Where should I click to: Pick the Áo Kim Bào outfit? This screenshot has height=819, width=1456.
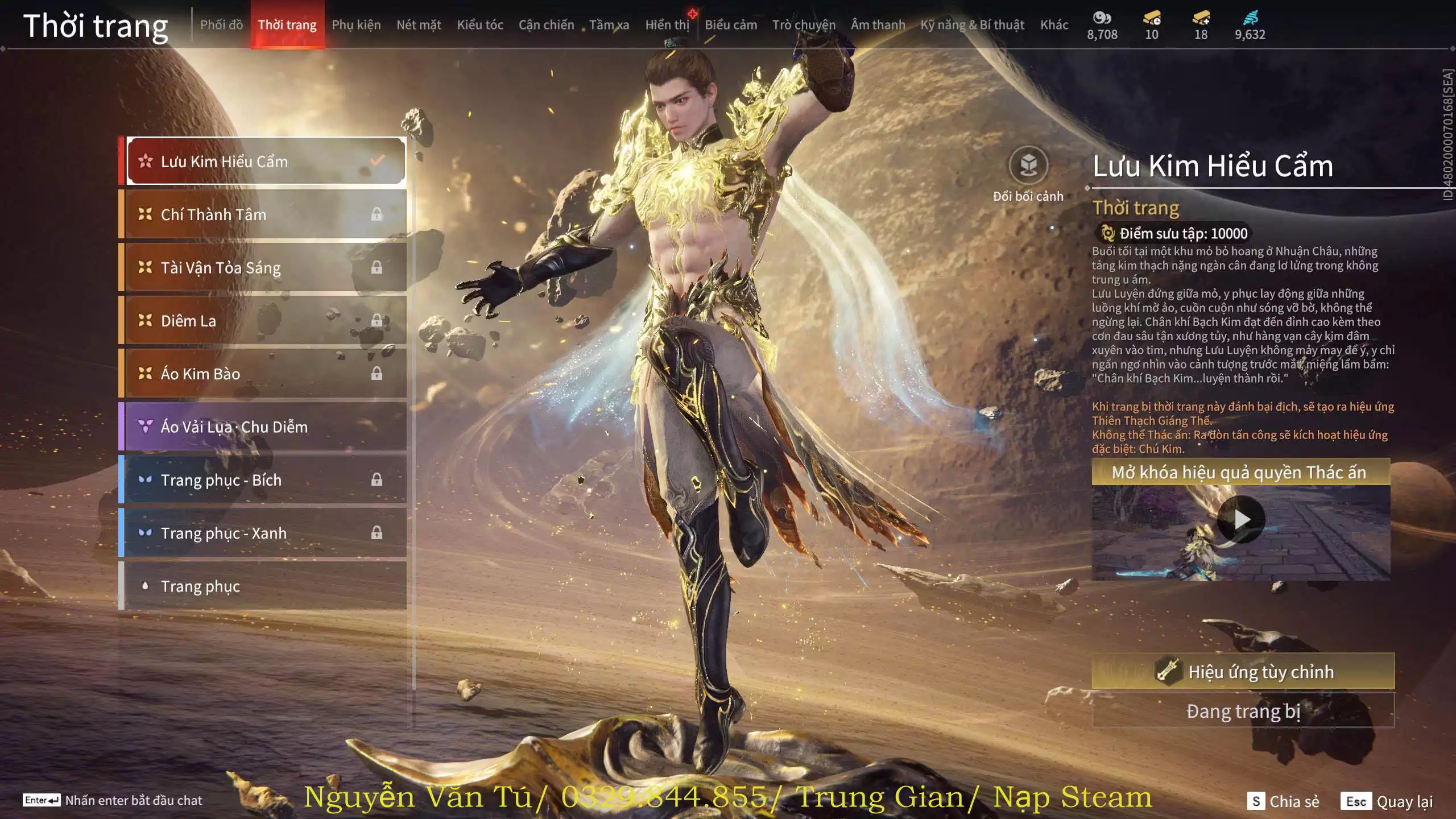(265, 374)
